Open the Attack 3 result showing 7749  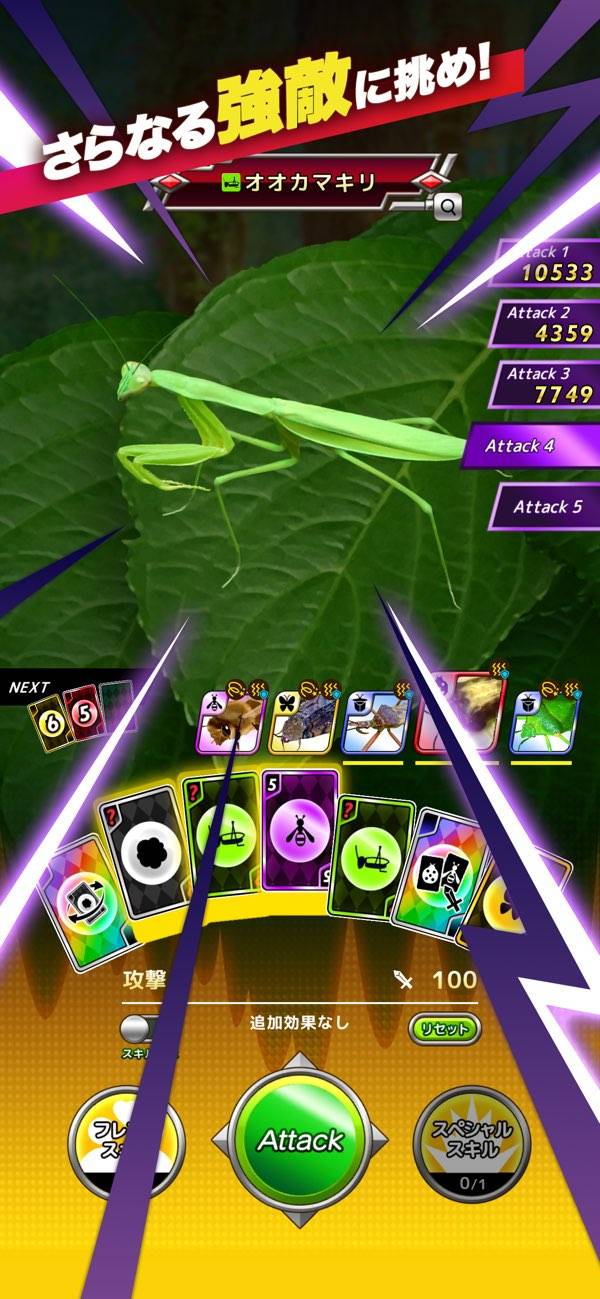pos(548,384)
